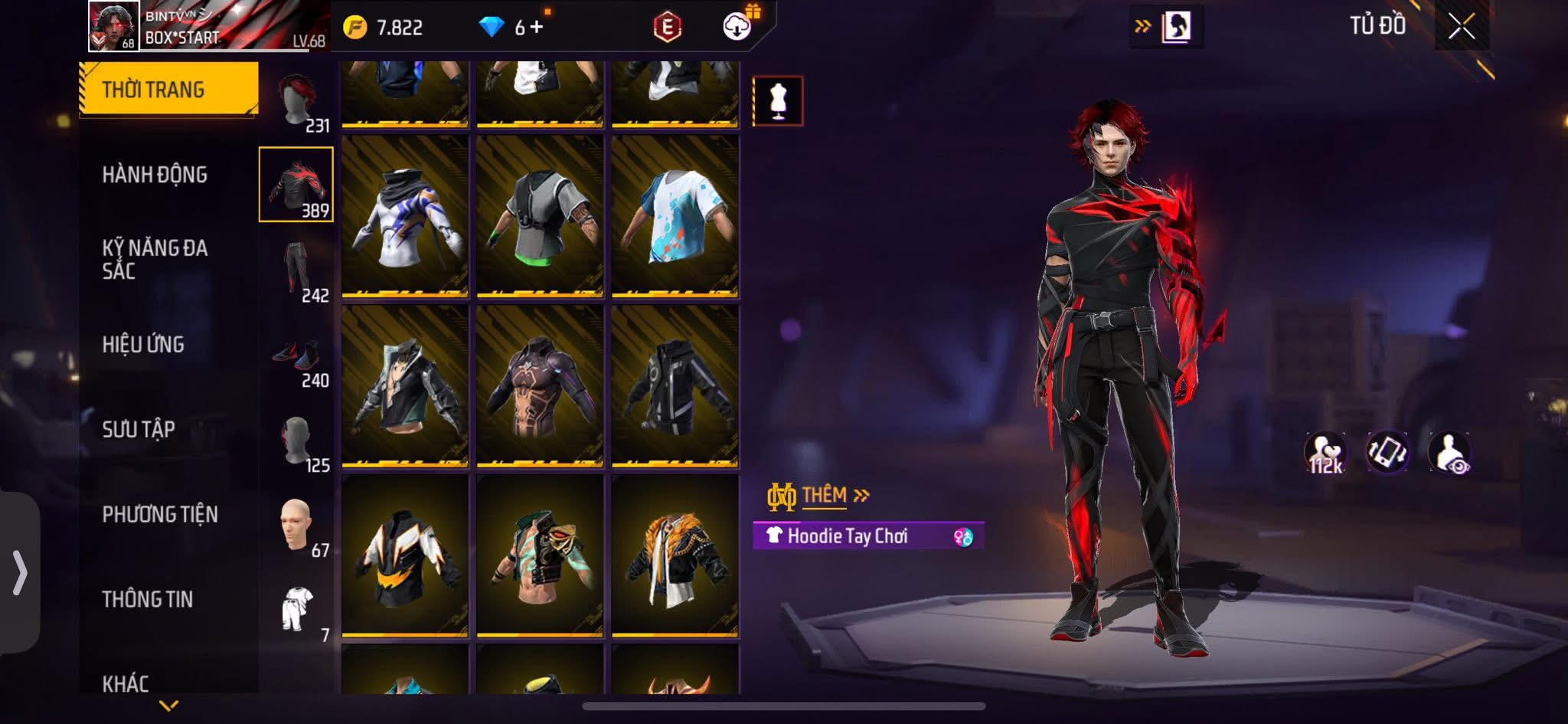The height and width of the screenshot is (724, 1568).
Task: Open the HÀNH ĐỘNG category
Action: coord(155,175)
